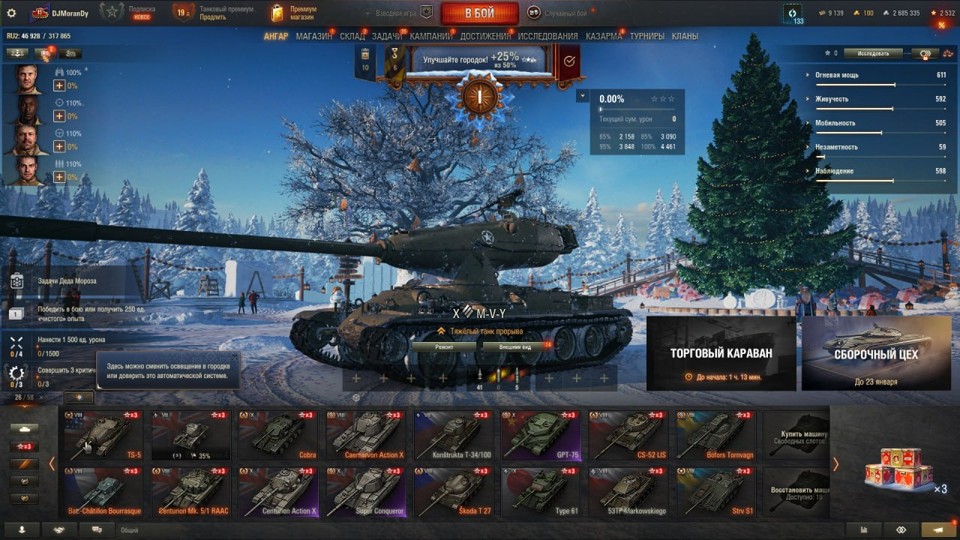Switch to the МАГАЗИН tab
Viewport: 960px width, 540px height.
click(x=314, y=36)
